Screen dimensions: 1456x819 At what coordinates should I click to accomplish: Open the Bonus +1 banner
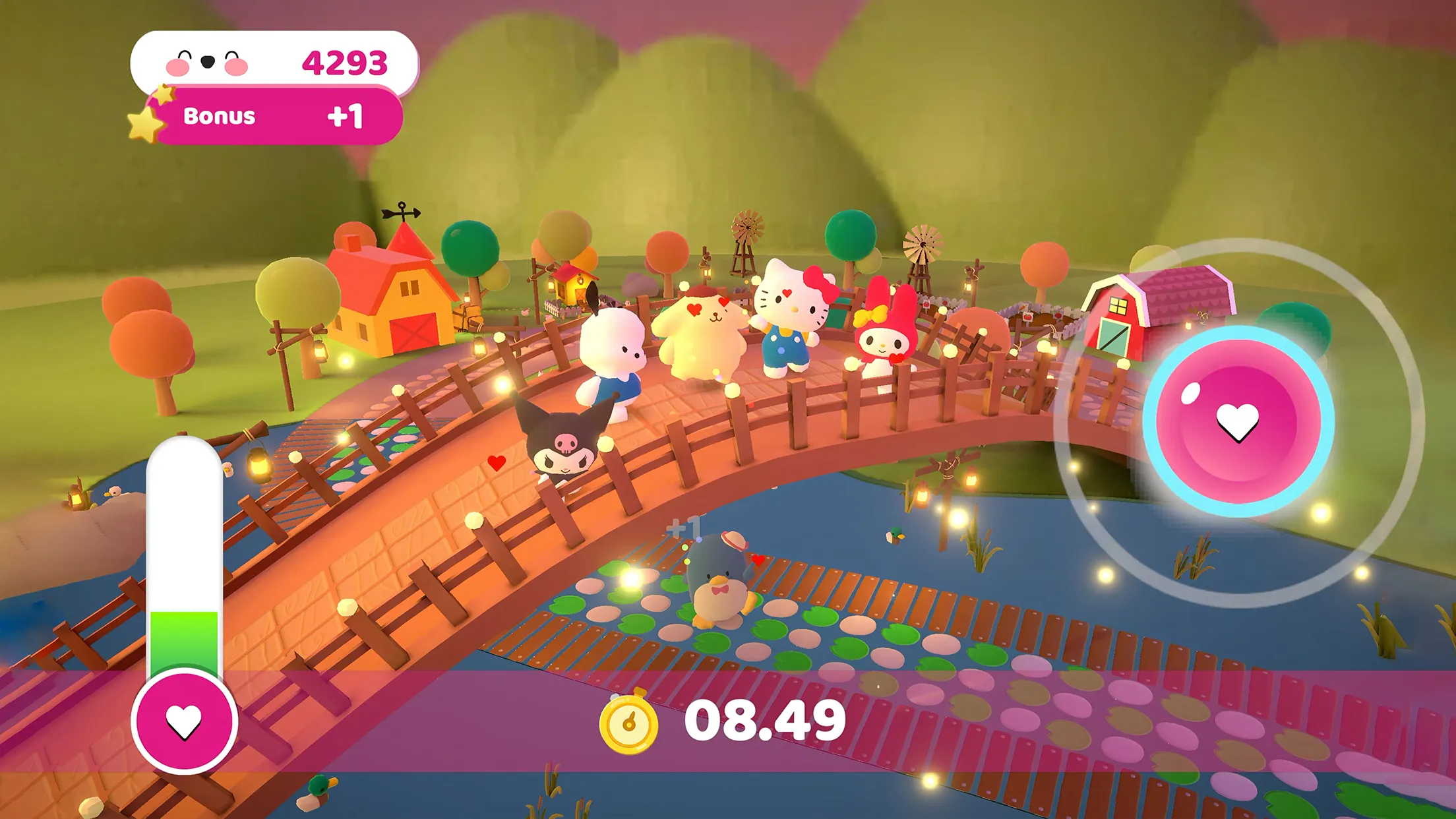pos(277,117)
